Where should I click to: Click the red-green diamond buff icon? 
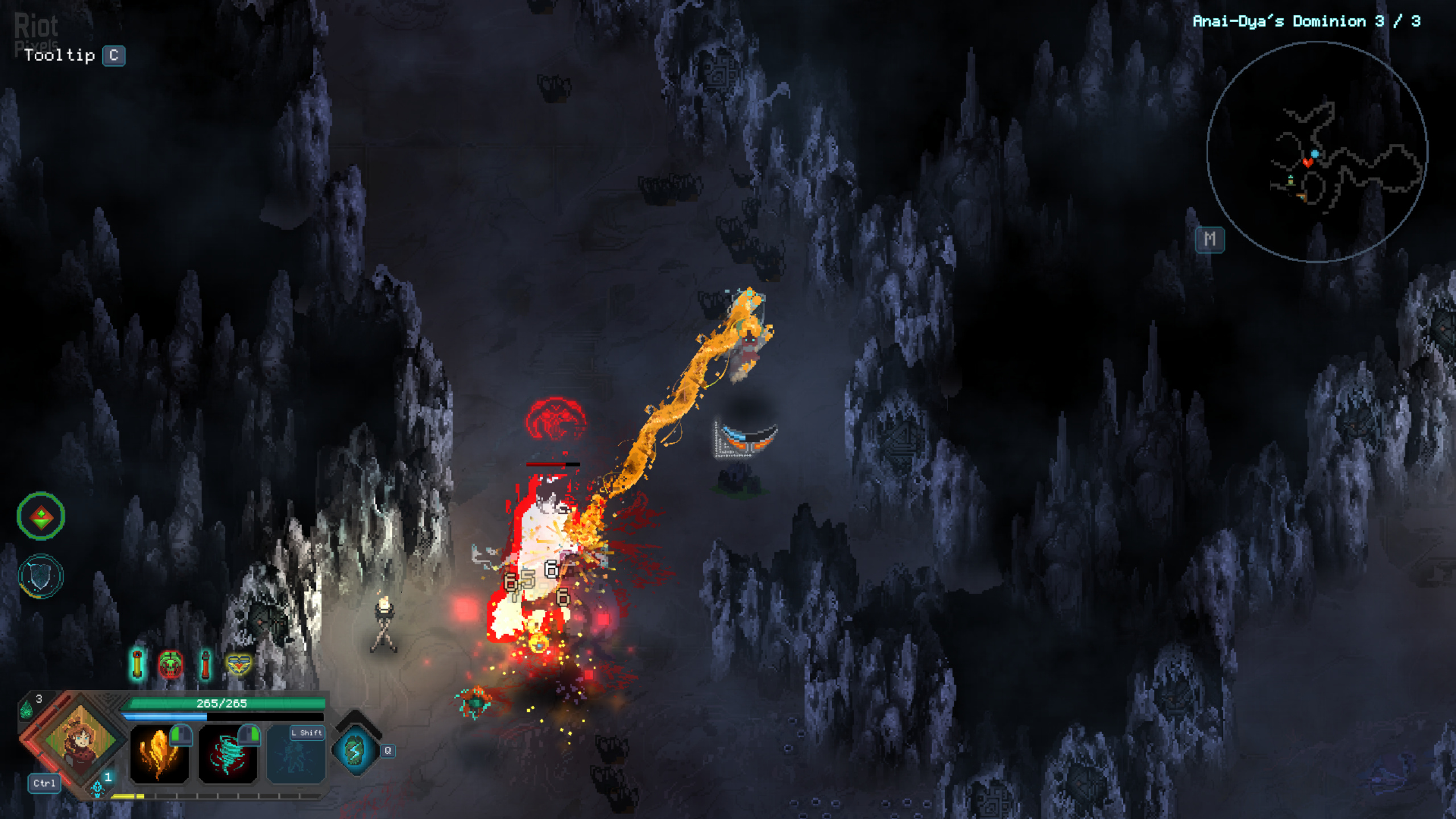[x=41, y=516]
